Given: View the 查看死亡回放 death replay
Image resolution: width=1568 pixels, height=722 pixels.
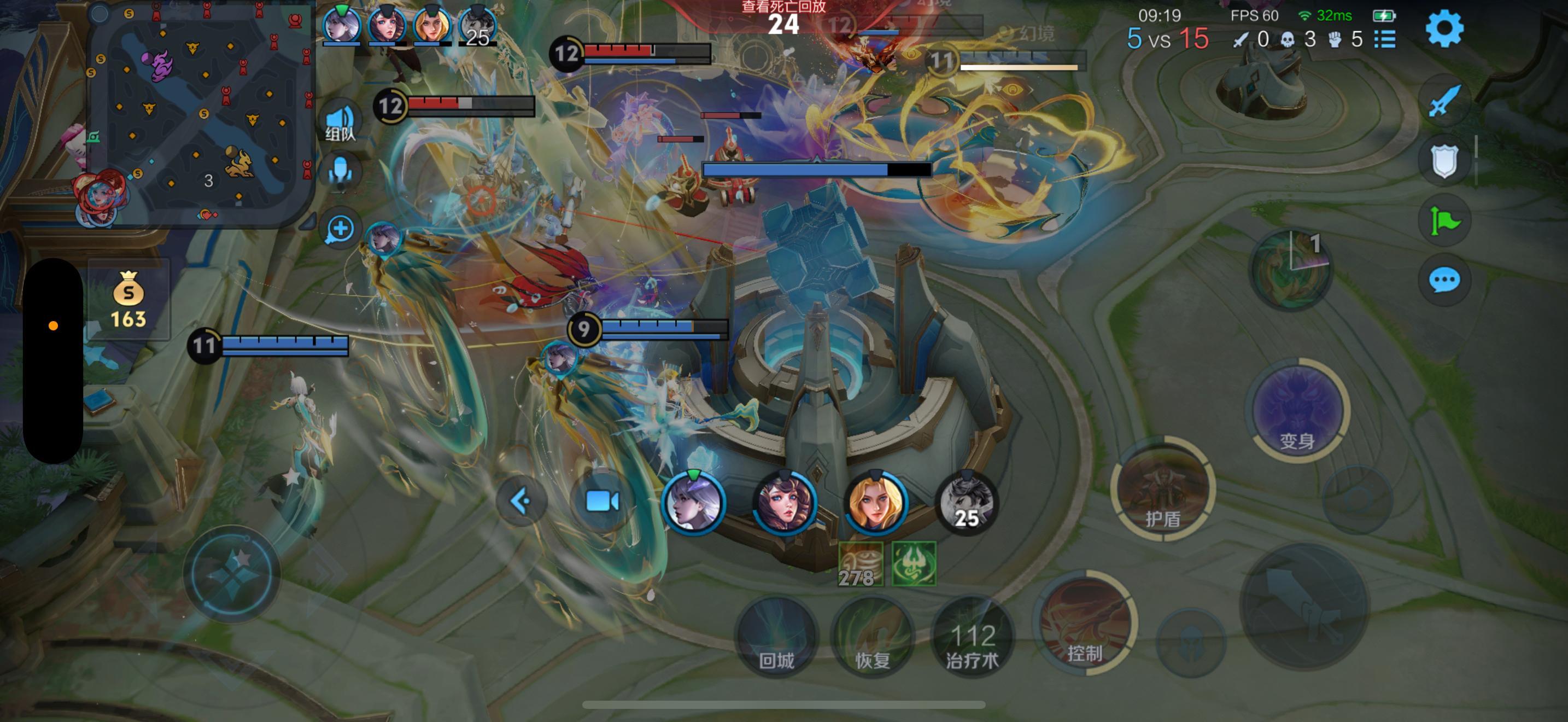Looking at the screenshot, I should click(x=783, y=7).
